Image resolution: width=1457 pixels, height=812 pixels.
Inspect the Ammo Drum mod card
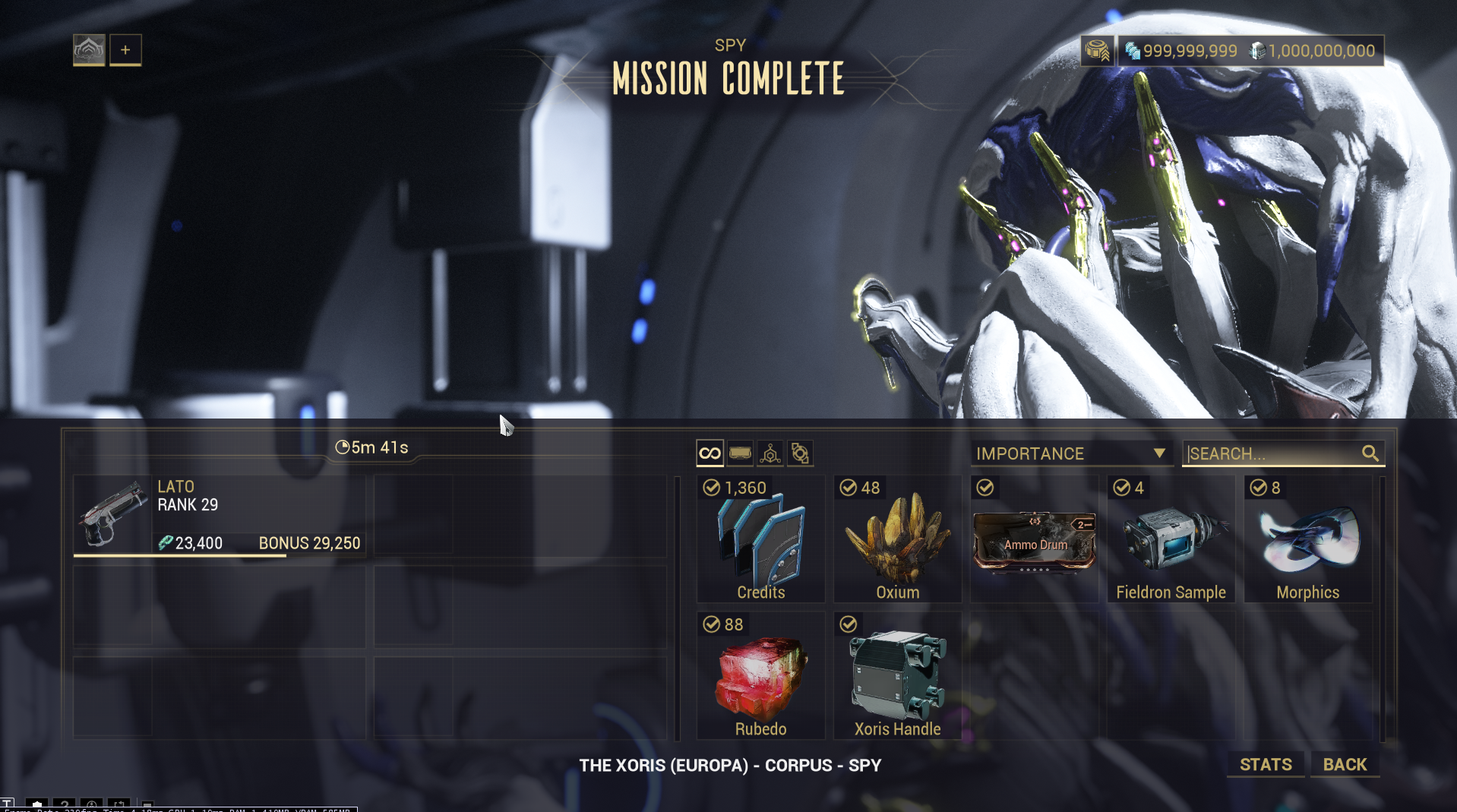(1034, 541)
